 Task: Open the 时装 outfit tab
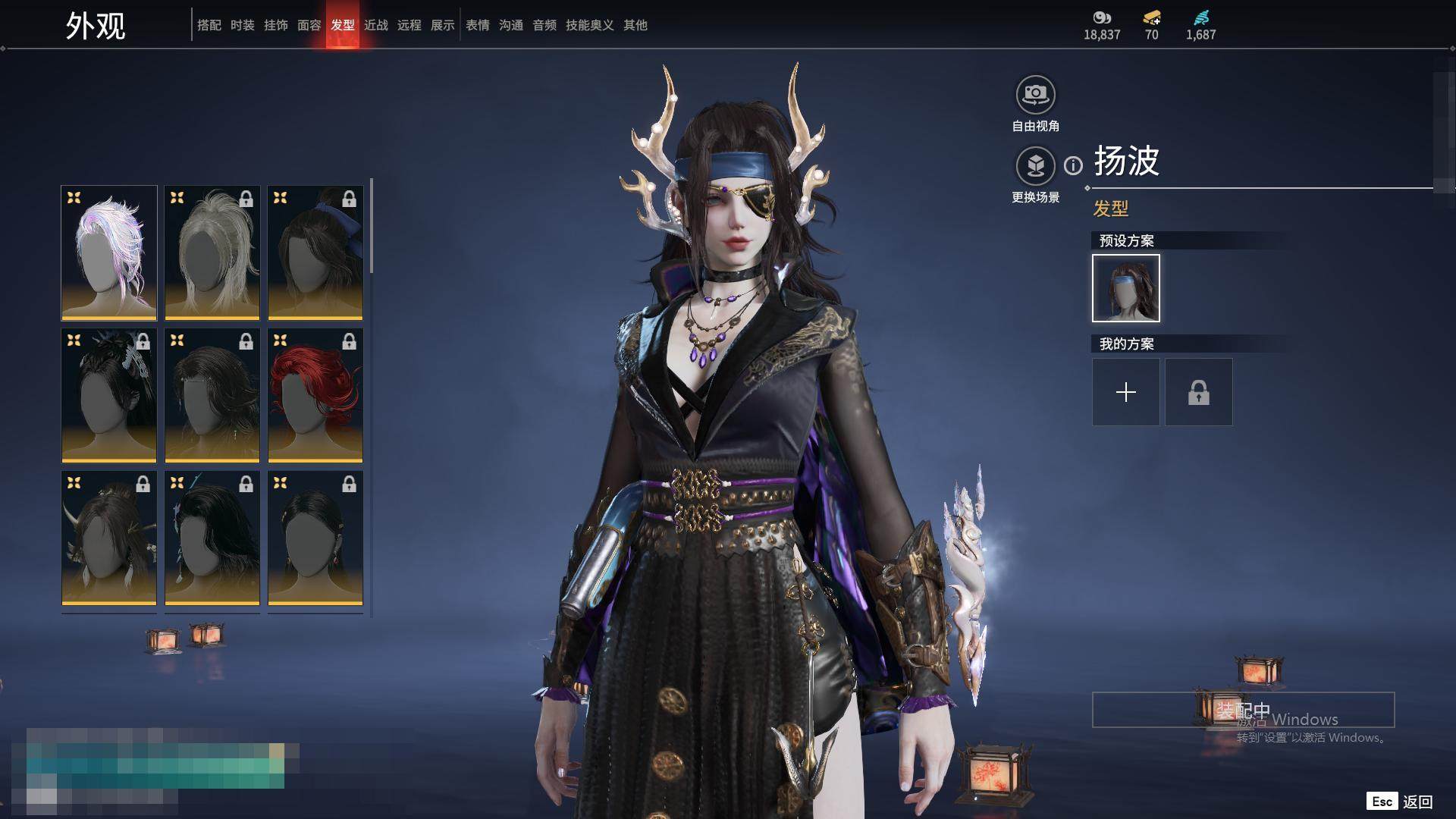pos(242,25)
